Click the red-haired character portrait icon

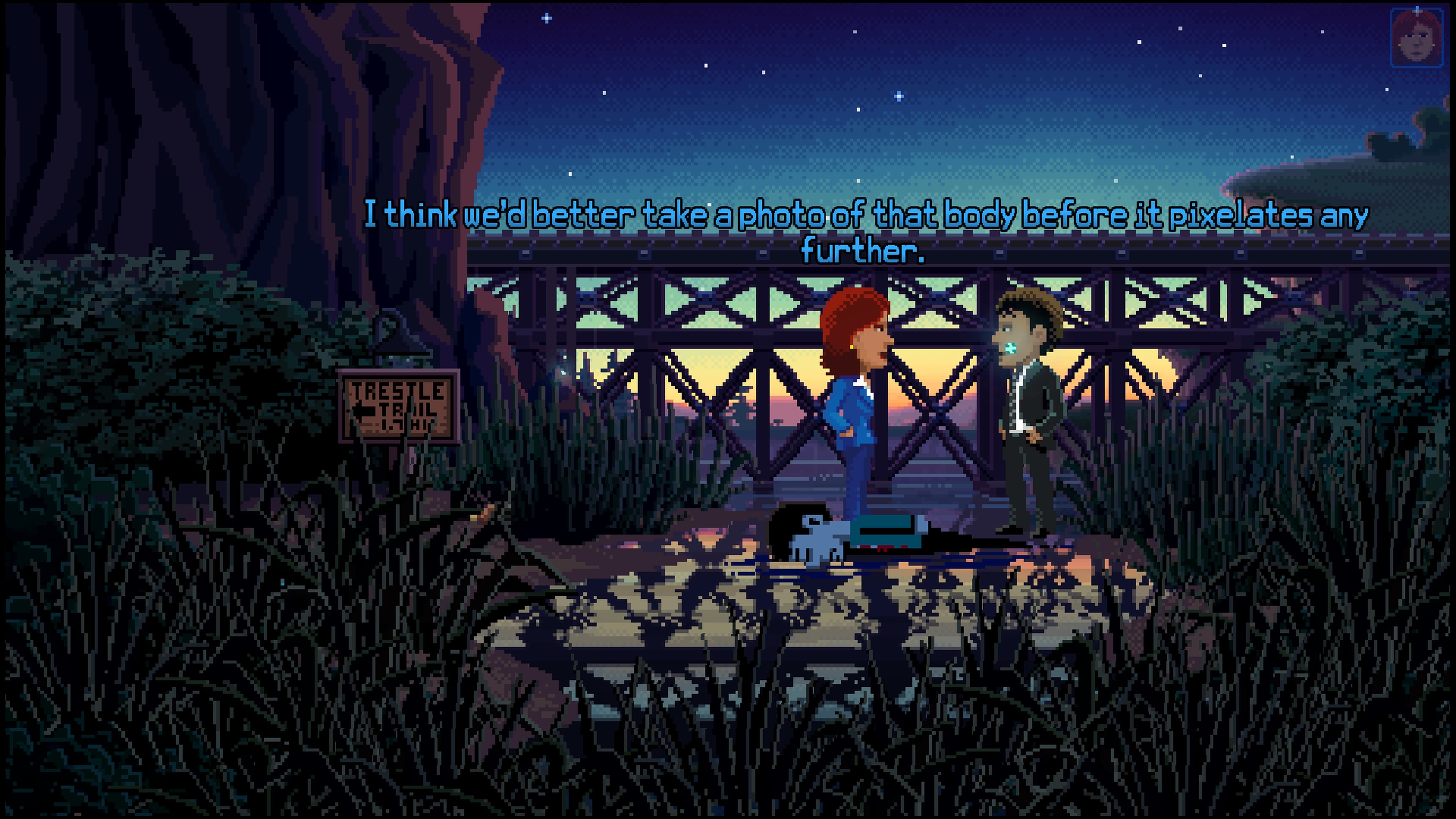(x=1416, y=37)
